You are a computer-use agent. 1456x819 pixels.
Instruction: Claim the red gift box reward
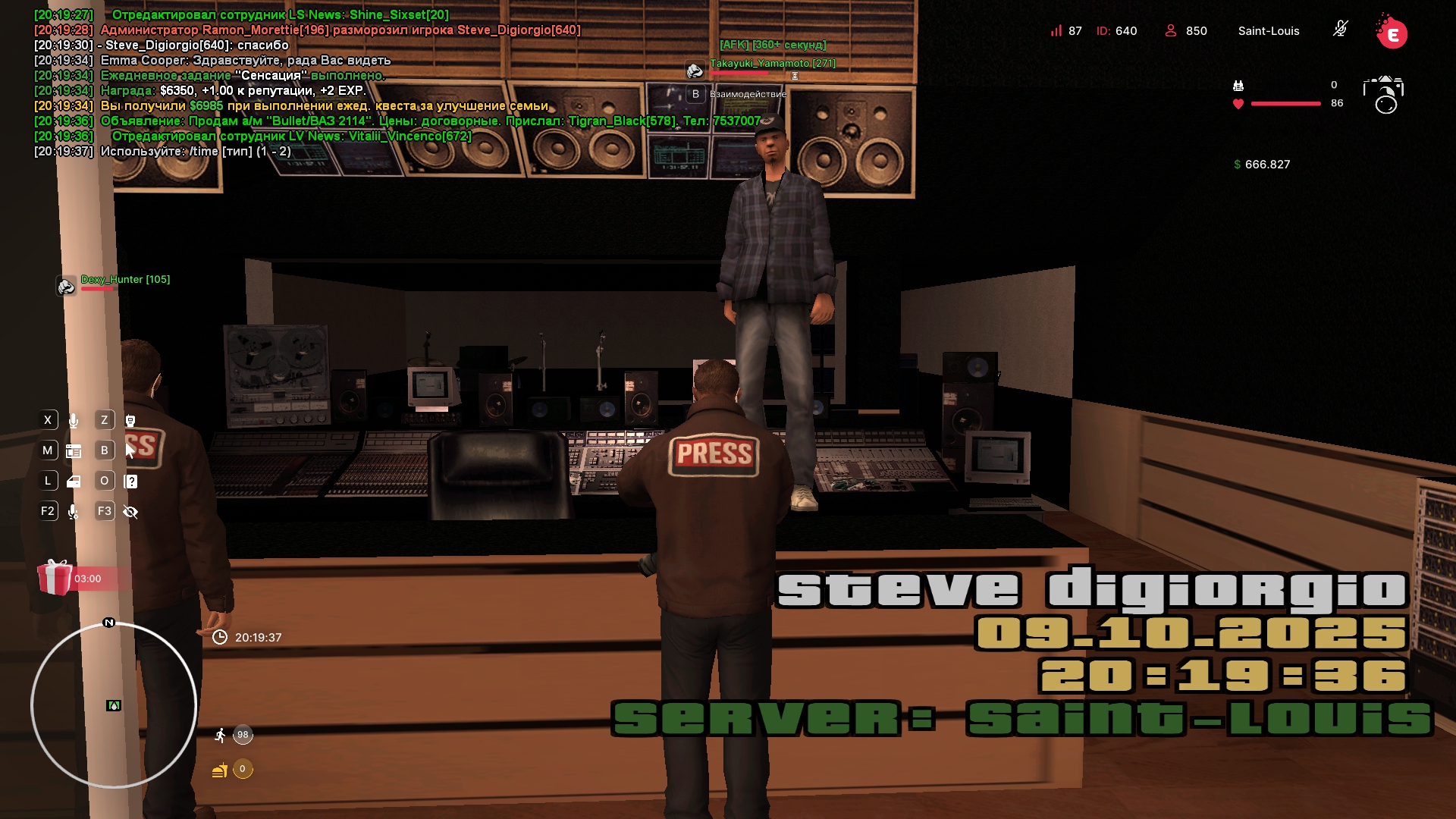coord(55,578)
